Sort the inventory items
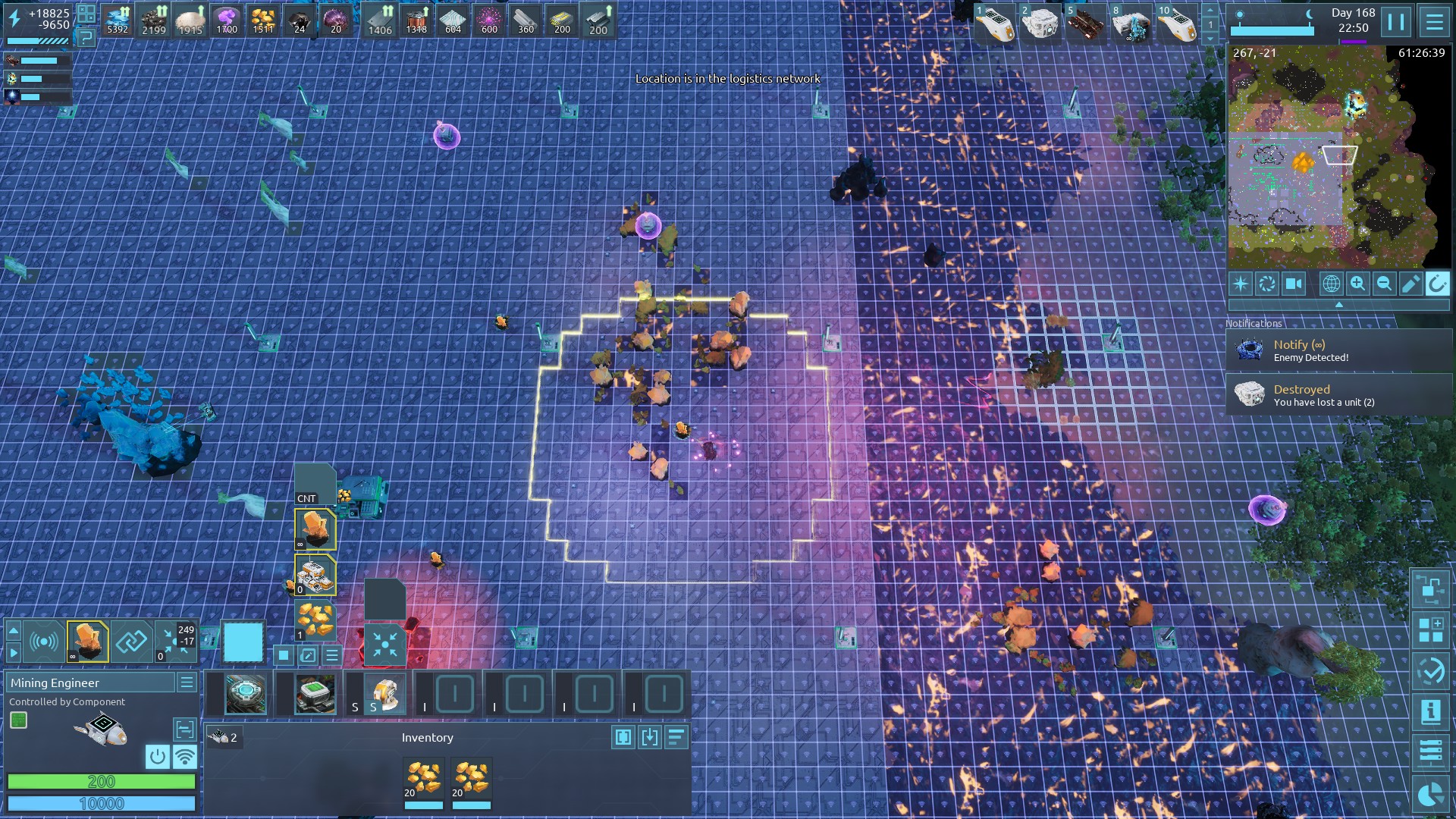 click(x=676, y=737)
